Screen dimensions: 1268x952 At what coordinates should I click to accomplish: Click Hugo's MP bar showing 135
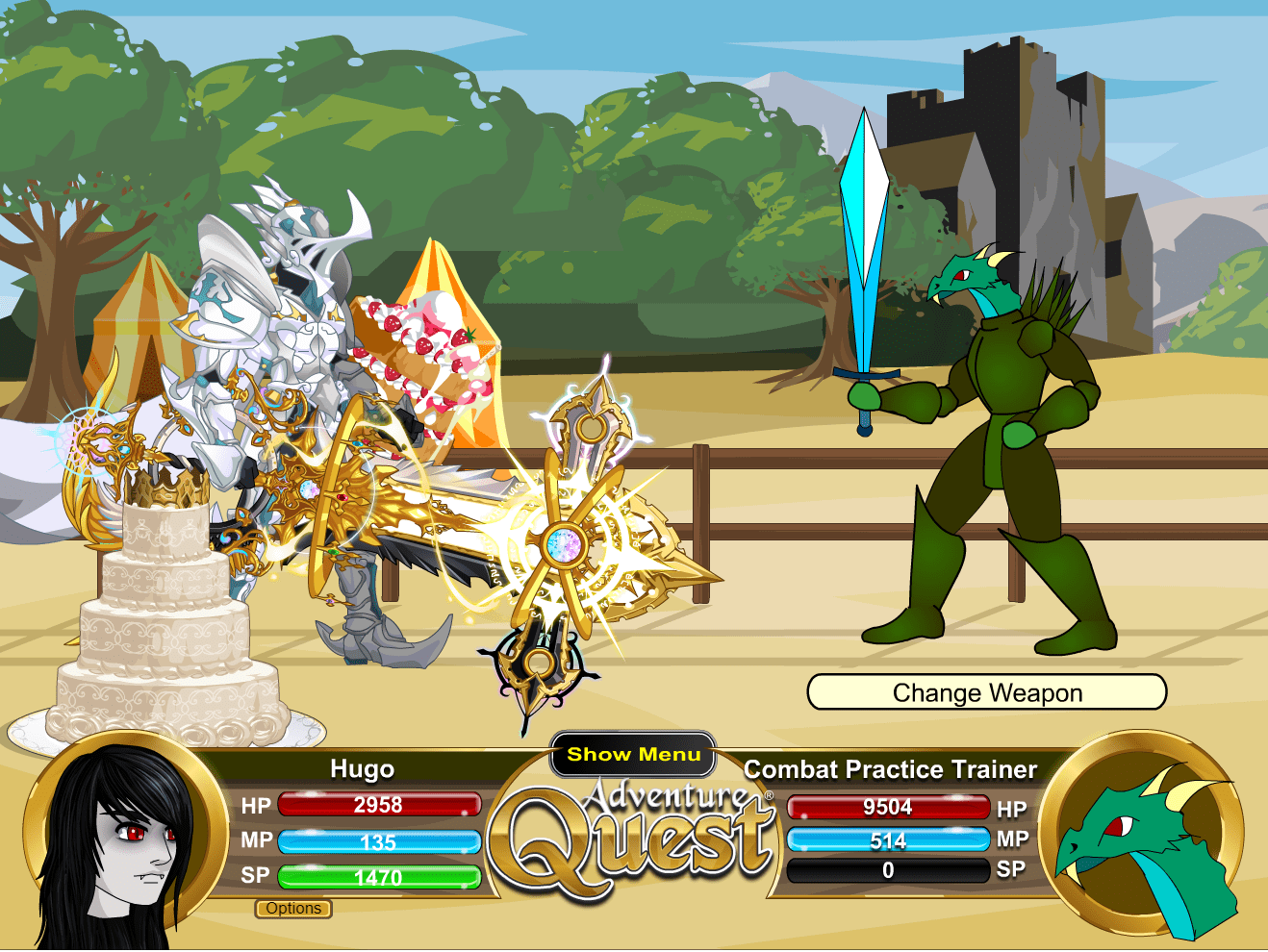tap(379, 841)
